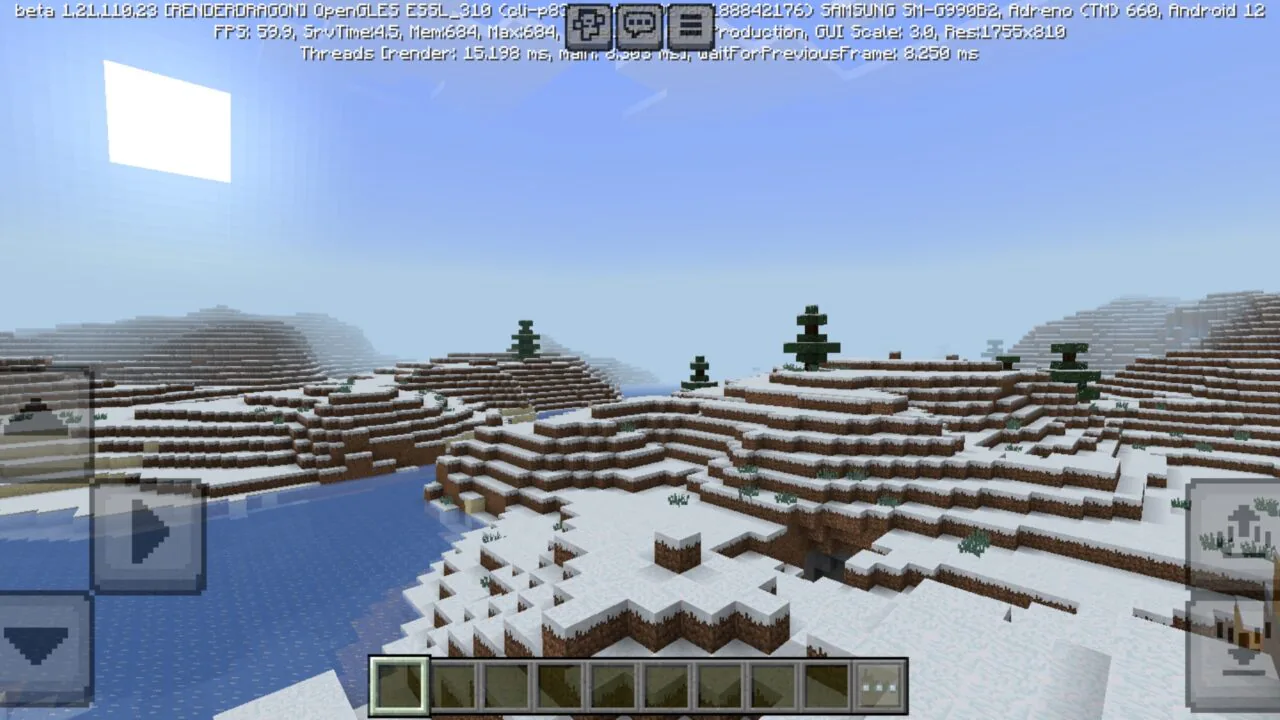
Task: Select the second hotbar slot
Action: coord(452,685)
